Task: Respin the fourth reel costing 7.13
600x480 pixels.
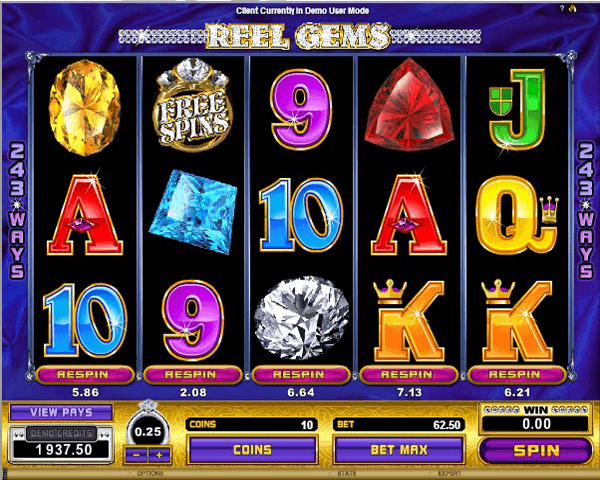Action: point(407,374)
